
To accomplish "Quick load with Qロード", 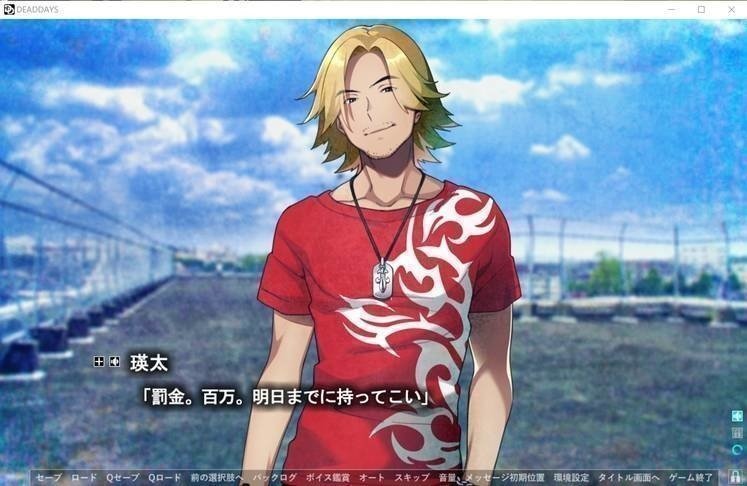I will (x=165, y=478).
